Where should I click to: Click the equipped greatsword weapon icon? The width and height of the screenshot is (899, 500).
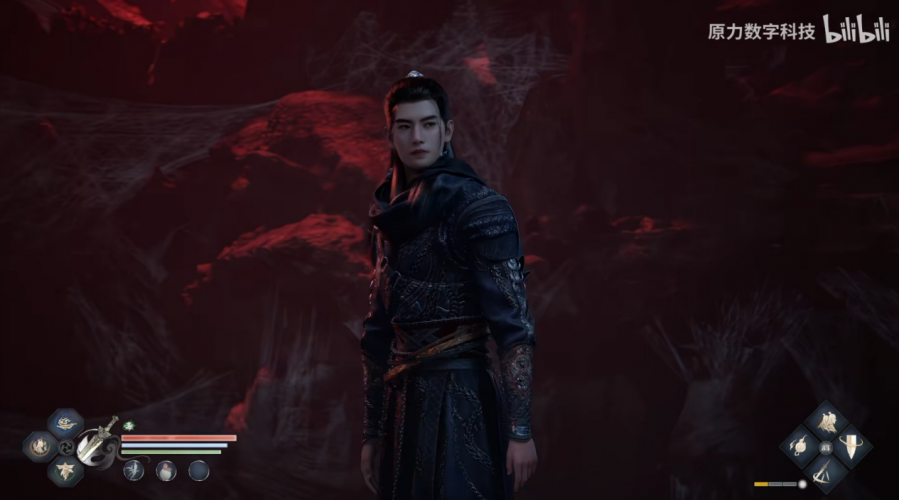click(96, 444)
